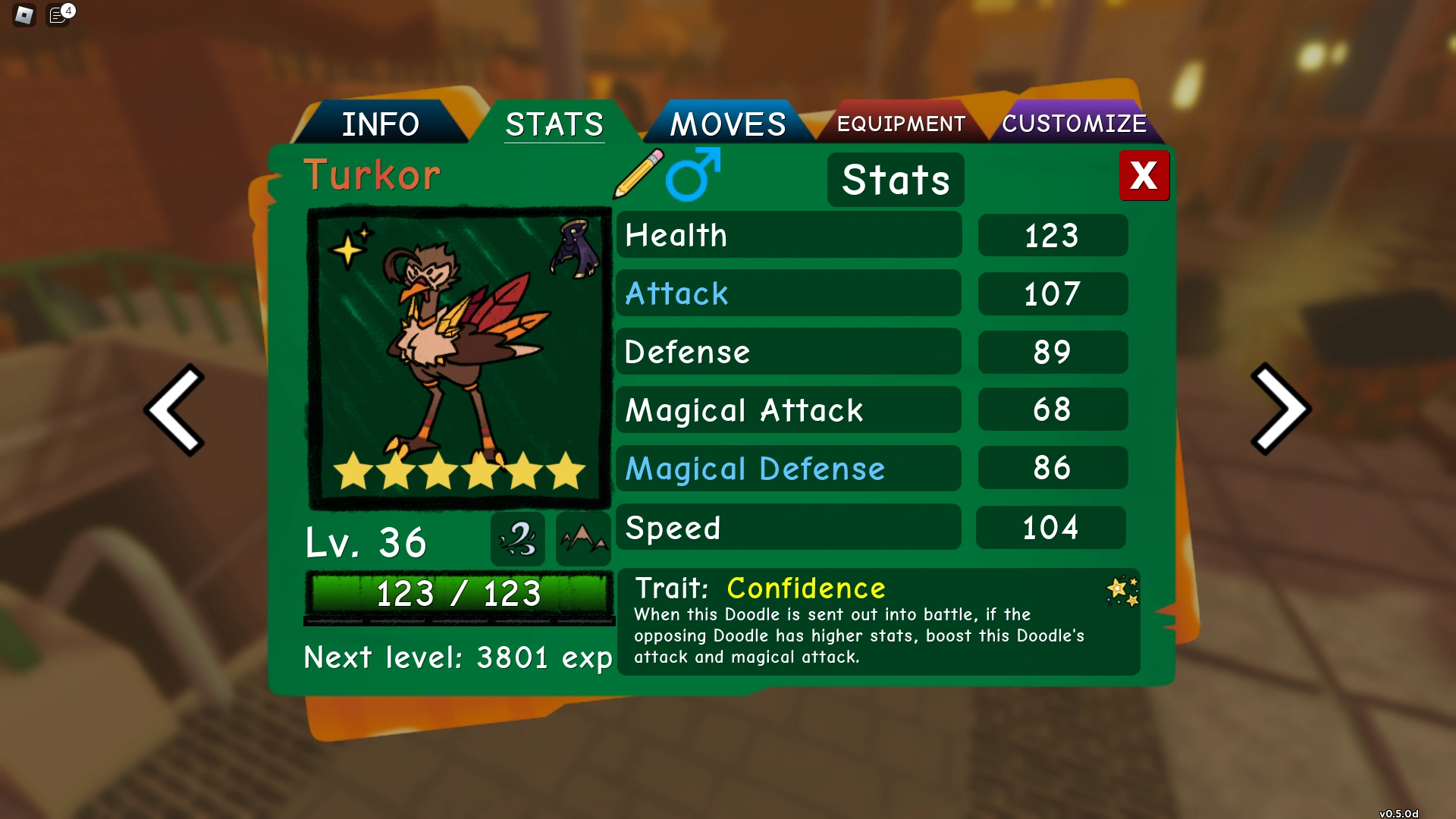The height and width of the screenshot is (819, 1456).
Task: Open the chat notification badge showing 4
Action: point(60,14)
